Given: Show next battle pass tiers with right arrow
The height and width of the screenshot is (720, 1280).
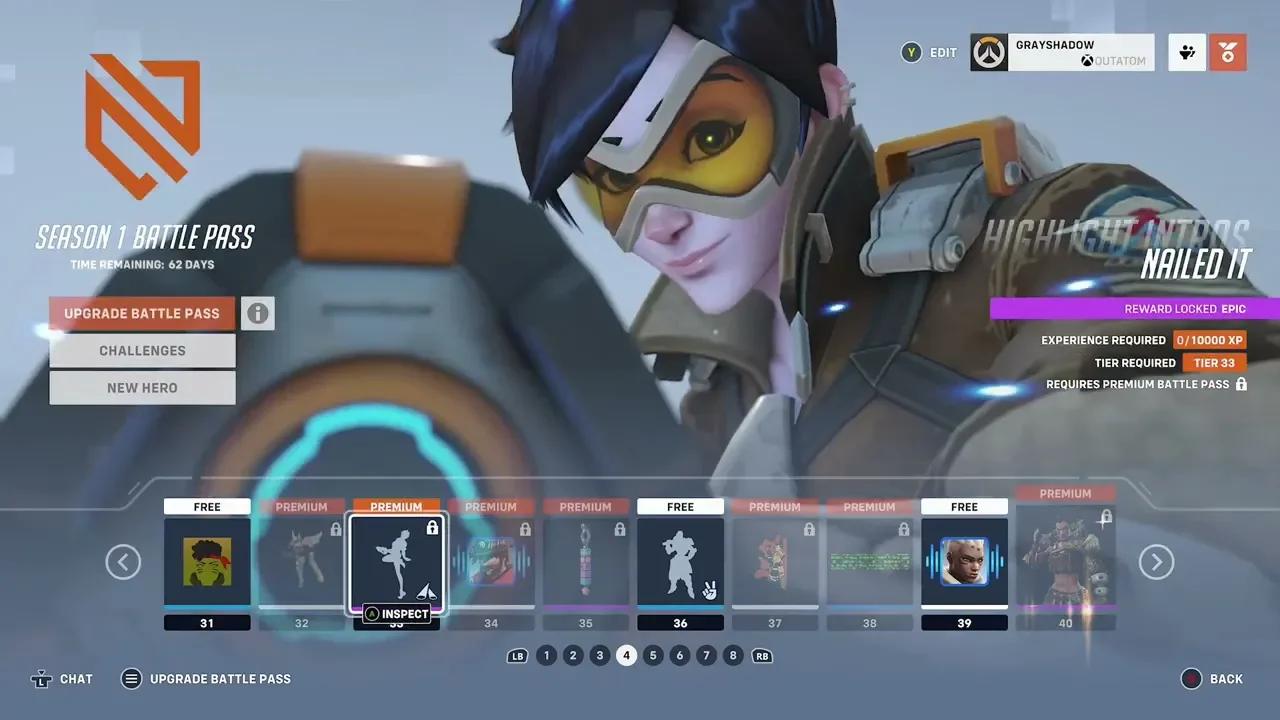Looking at the screenshot, I should click(1156, 562).
